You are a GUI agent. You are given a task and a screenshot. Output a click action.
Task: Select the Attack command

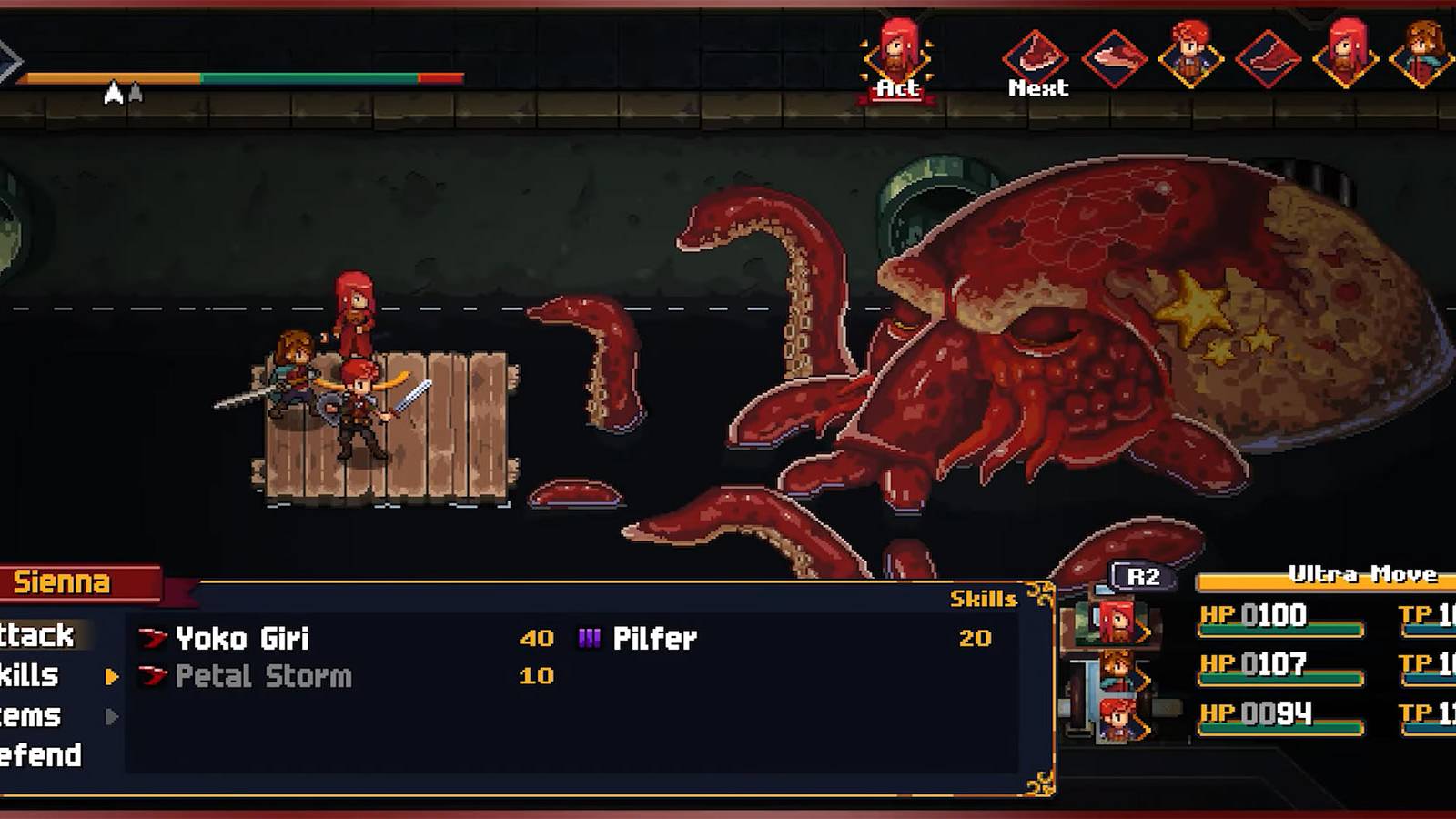(x=36, y=637)
